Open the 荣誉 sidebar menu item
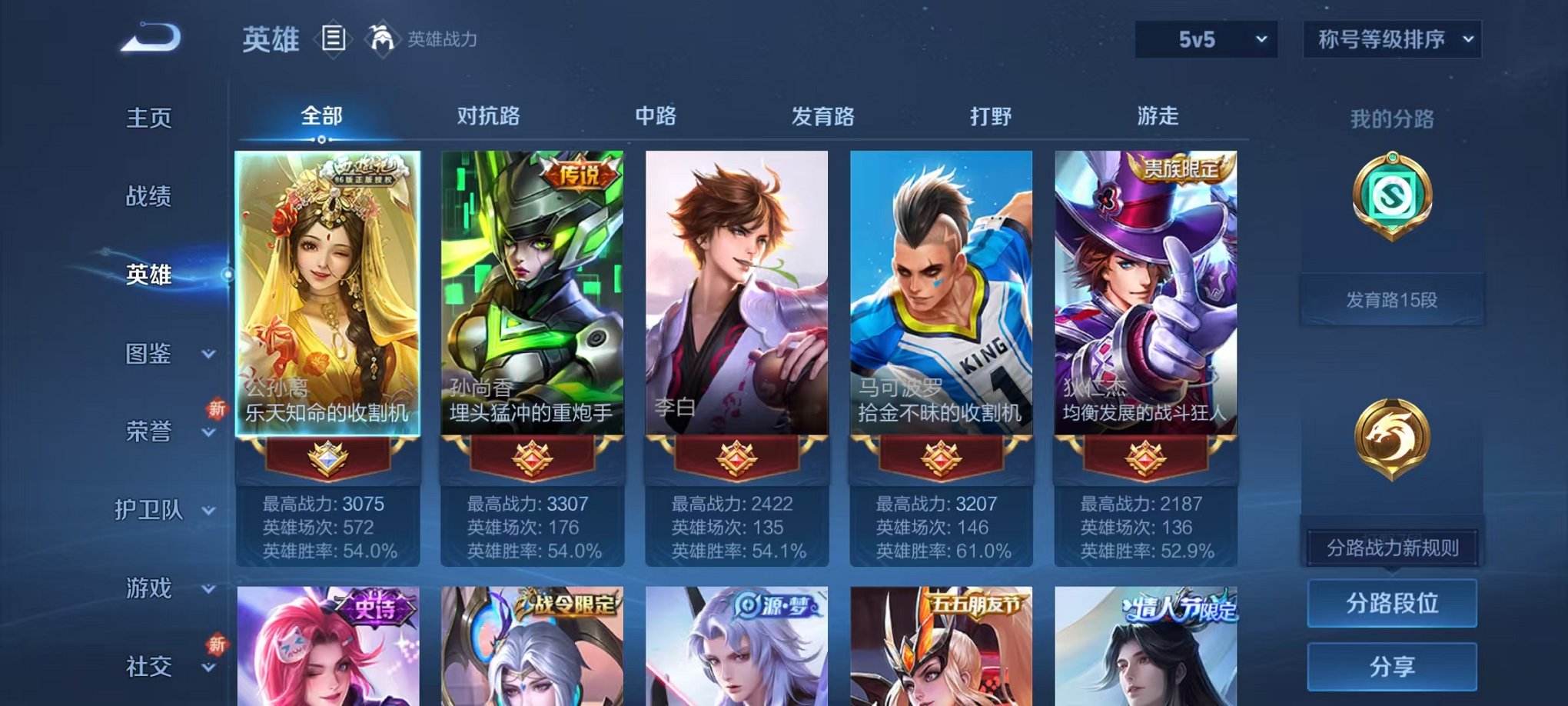This screenshot has width=1568, height=706. (149, 433)
